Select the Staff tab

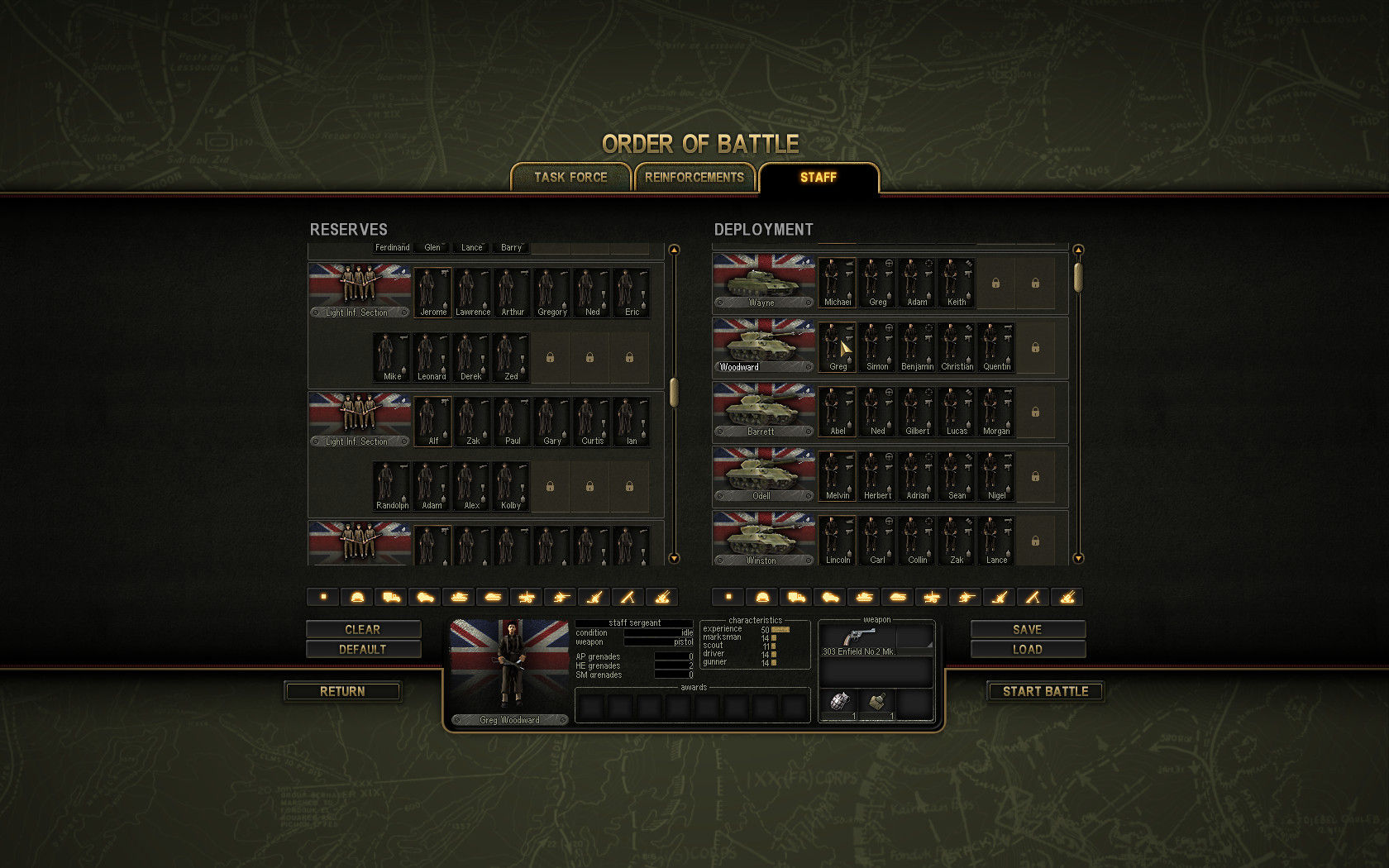click(819, 177)
